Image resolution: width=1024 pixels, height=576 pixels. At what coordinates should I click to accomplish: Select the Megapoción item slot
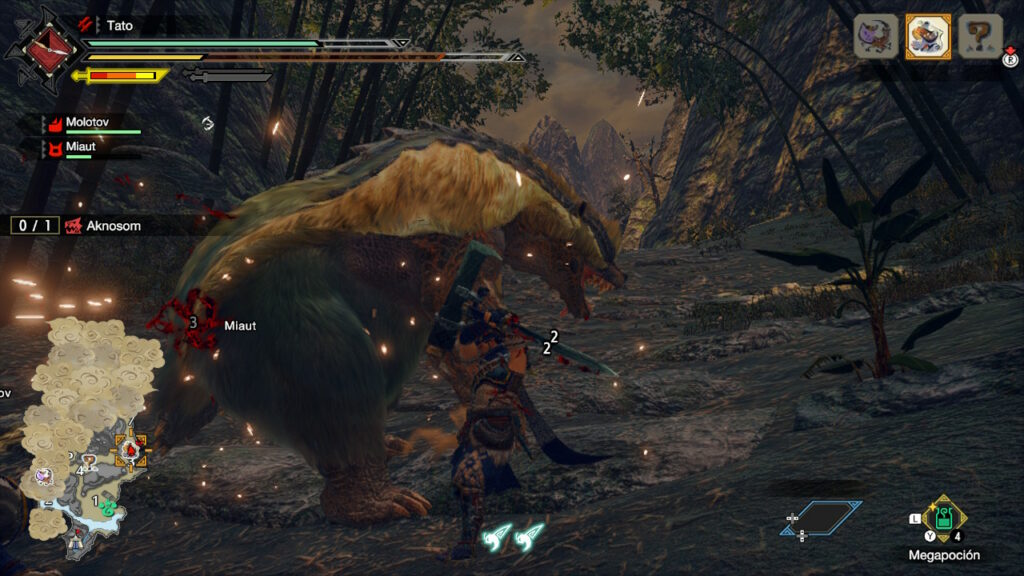pos(943,520)
